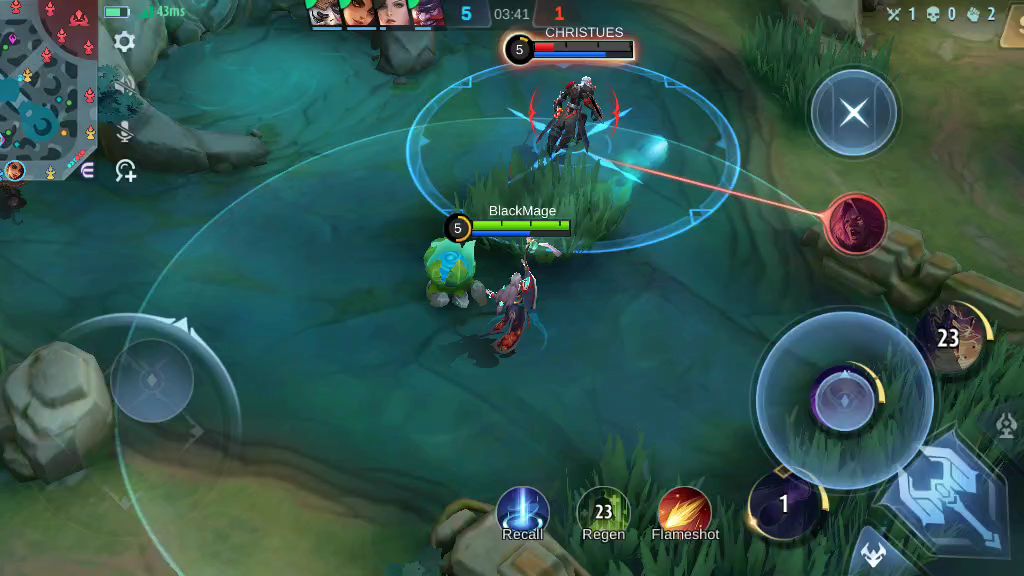This screenshot has height=576, width=1024.
Task: Toggle the muted microphone icon
Action: pyautogui.click(x=125, y=132)
